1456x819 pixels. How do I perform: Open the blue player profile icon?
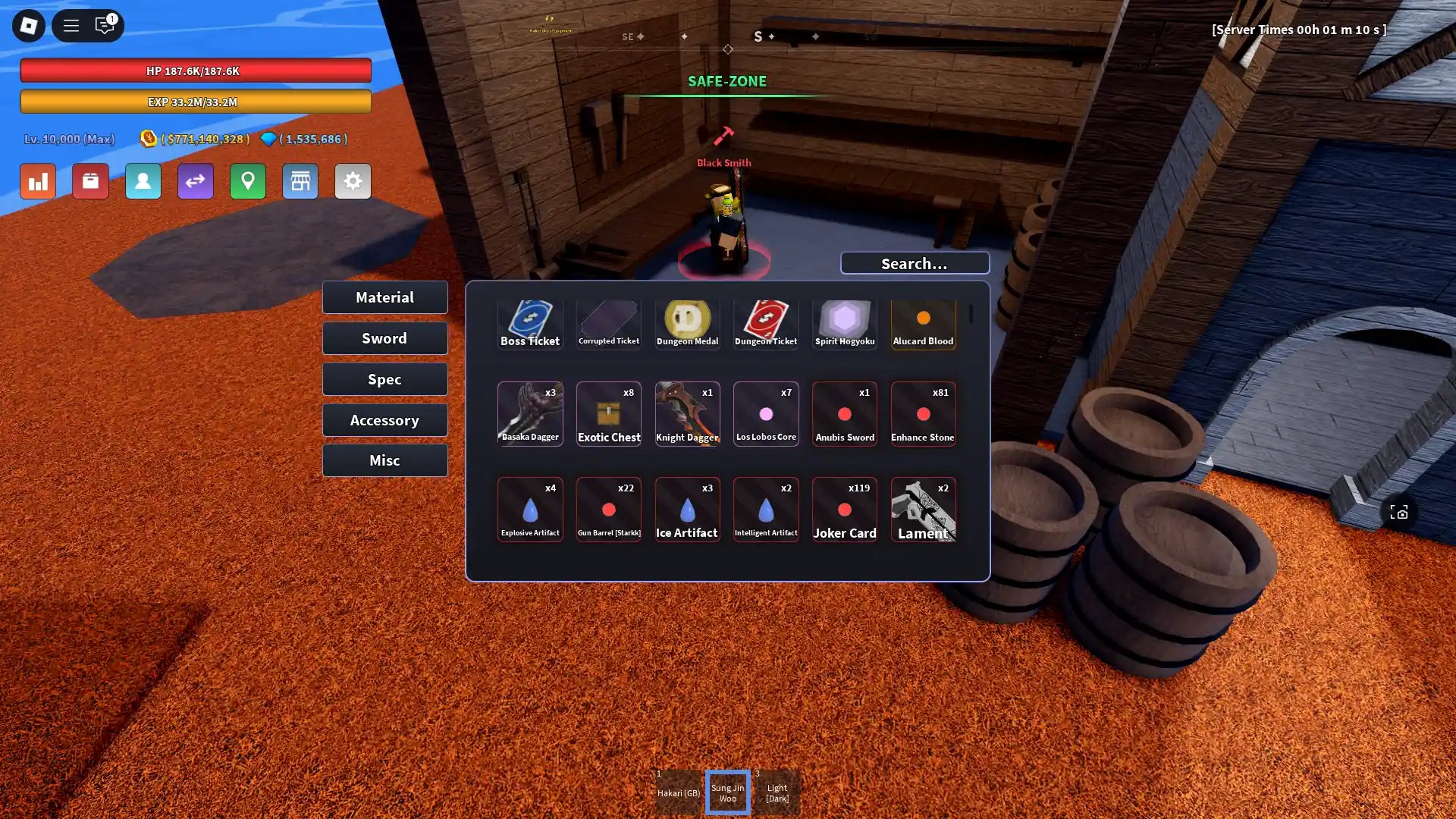tap(143, 181)
